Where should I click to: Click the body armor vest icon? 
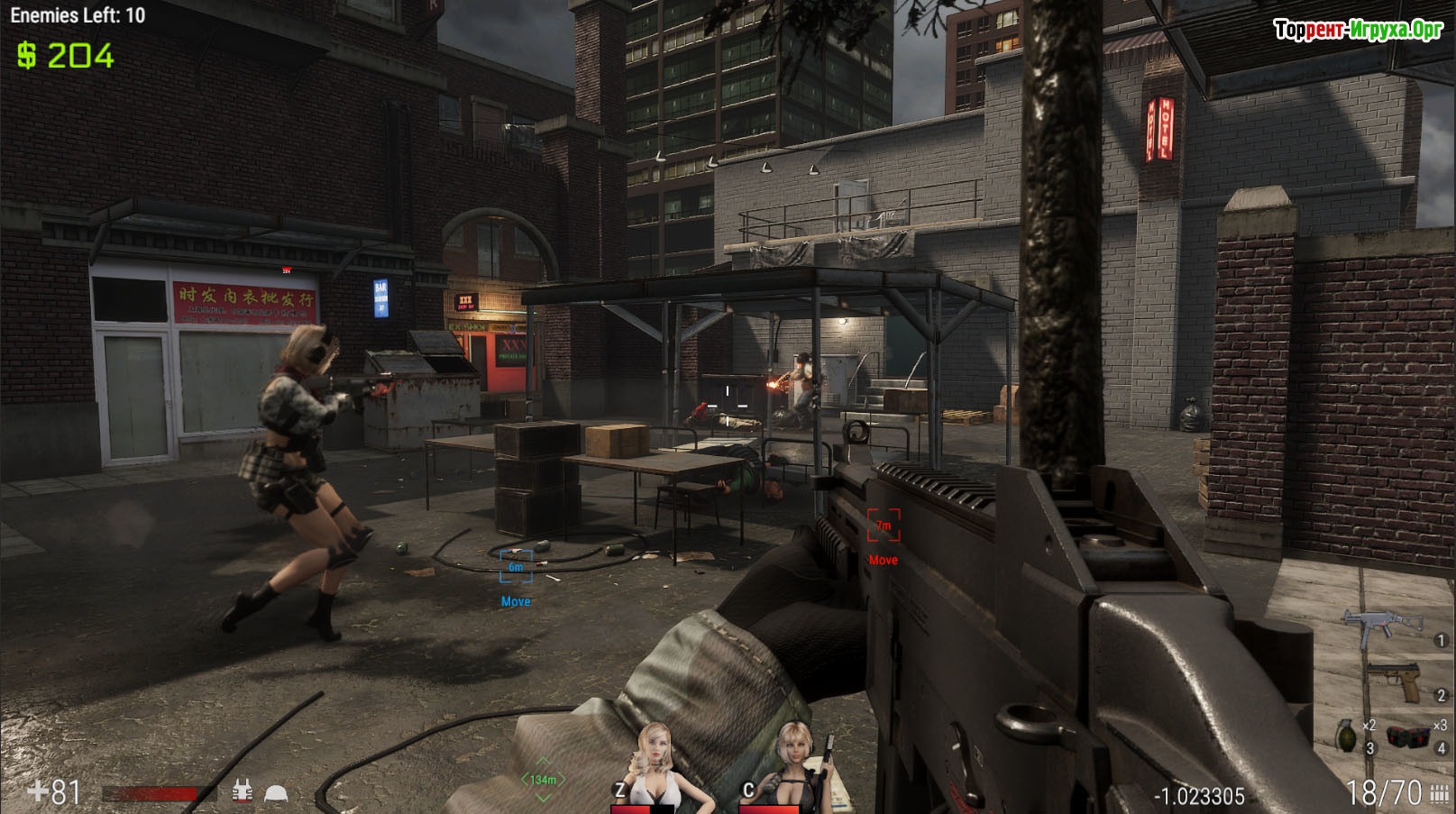tap(242, 791)
